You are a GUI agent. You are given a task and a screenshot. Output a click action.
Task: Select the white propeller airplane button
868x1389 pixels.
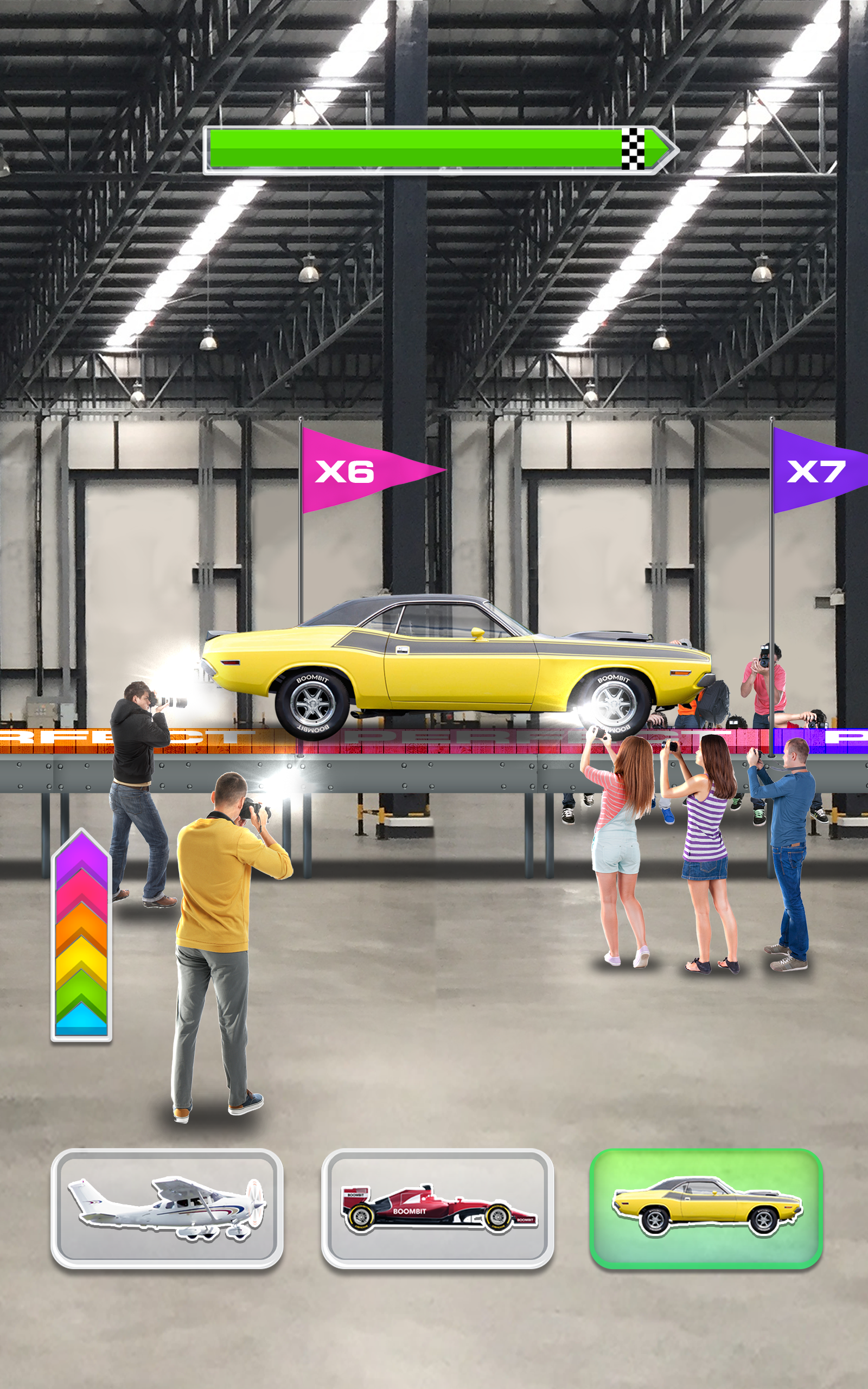pyautogui.click(x=167, y=1208)
